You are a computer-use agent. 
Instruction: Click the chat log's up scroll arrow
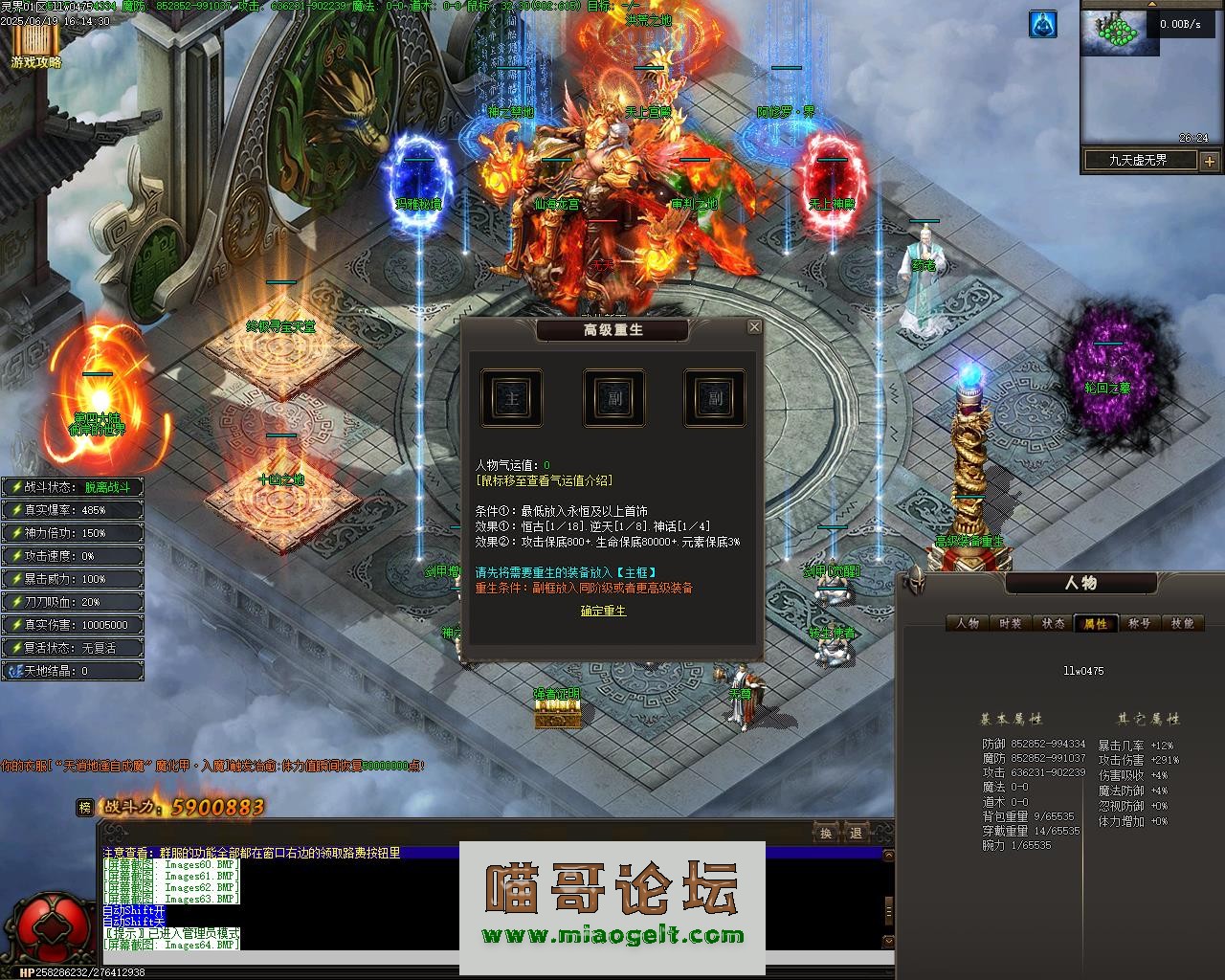tap(888, 856)
